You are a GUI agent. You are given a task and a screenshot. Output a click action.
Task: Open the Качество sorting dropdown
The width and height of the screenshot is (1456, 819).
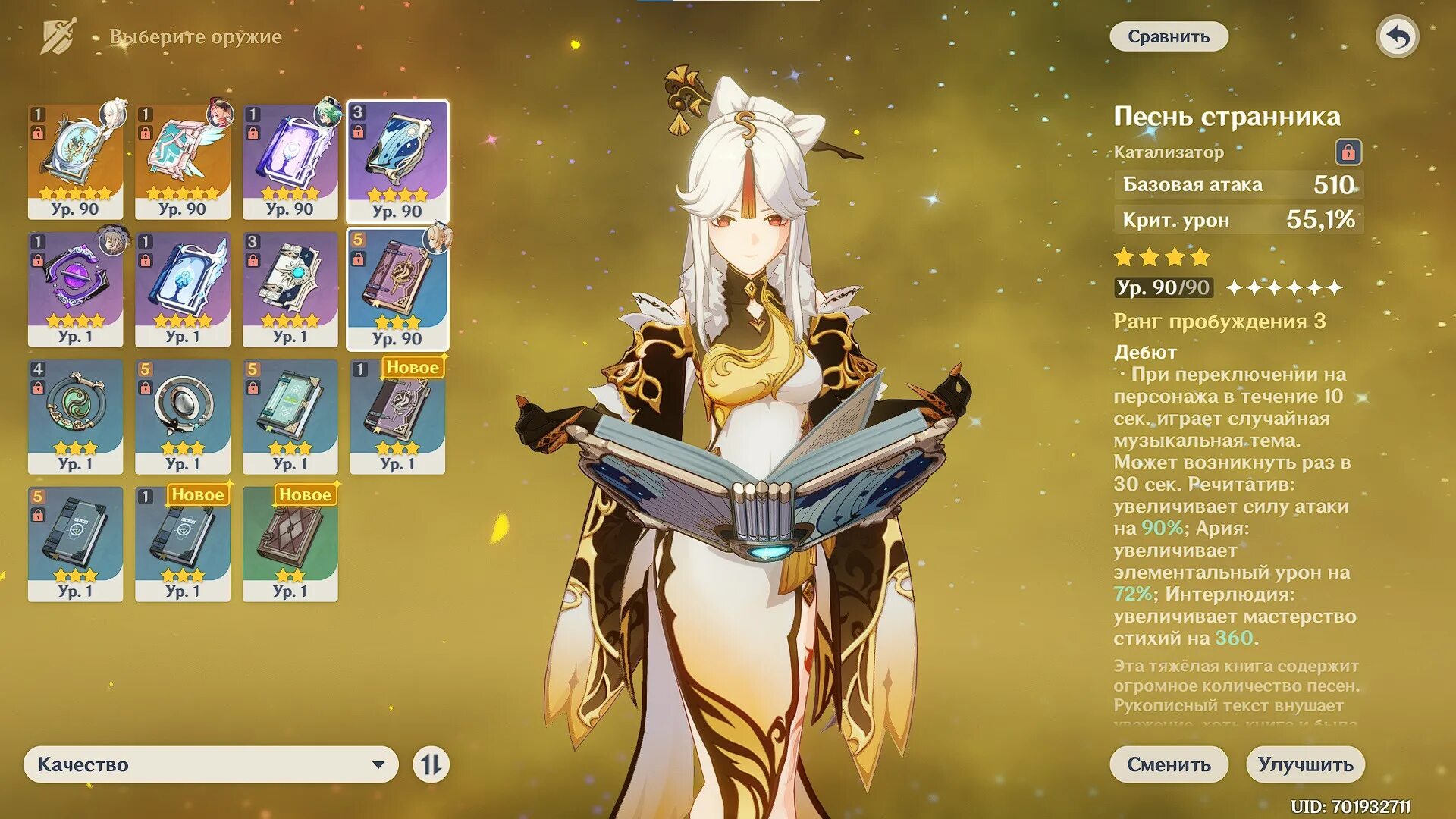[211, 764]
